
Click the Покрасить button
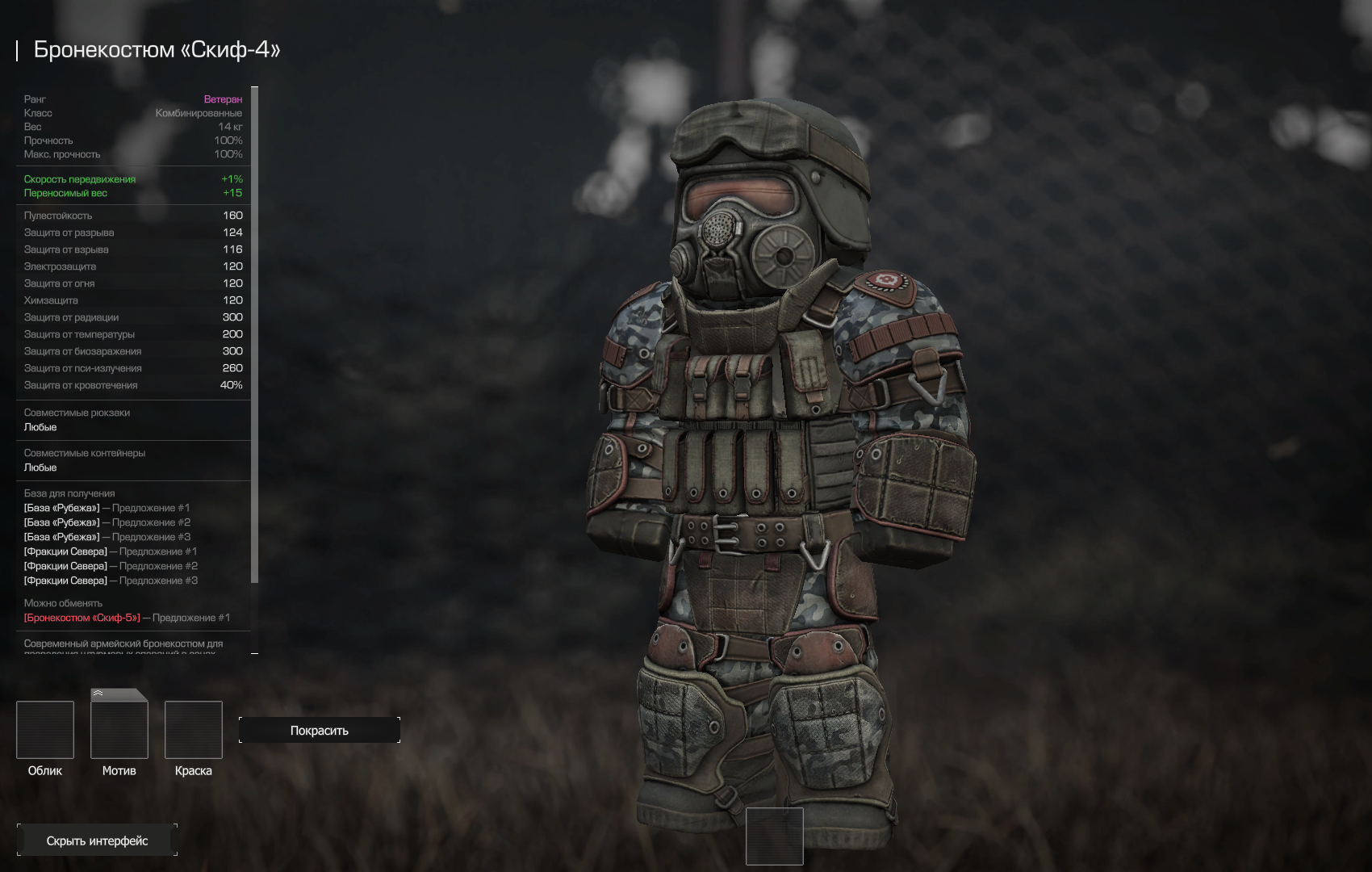[x=320, y=730]
